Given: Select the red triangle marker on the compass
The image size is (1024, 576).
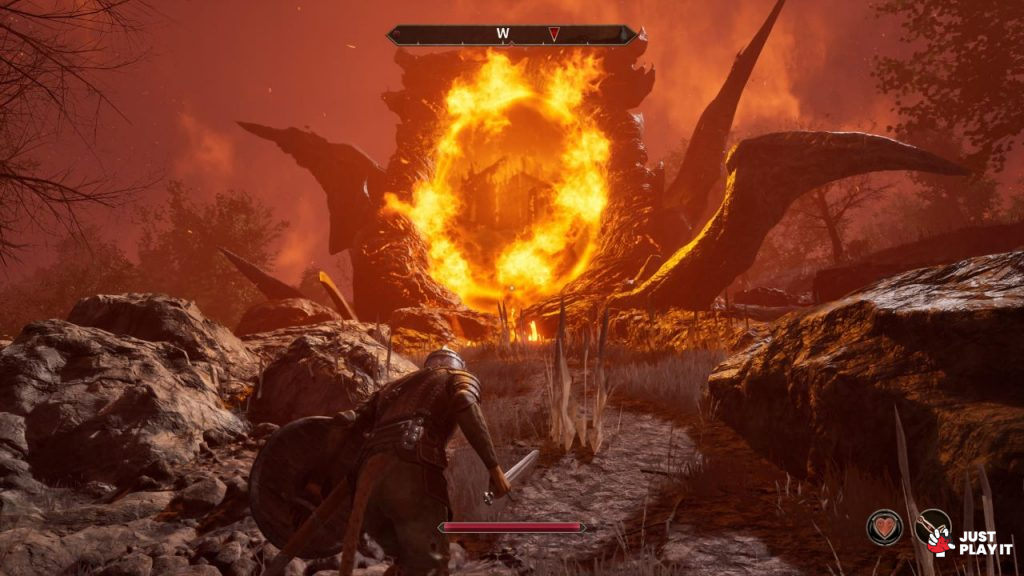Looking at the screenshot, I should click(553, 34).
